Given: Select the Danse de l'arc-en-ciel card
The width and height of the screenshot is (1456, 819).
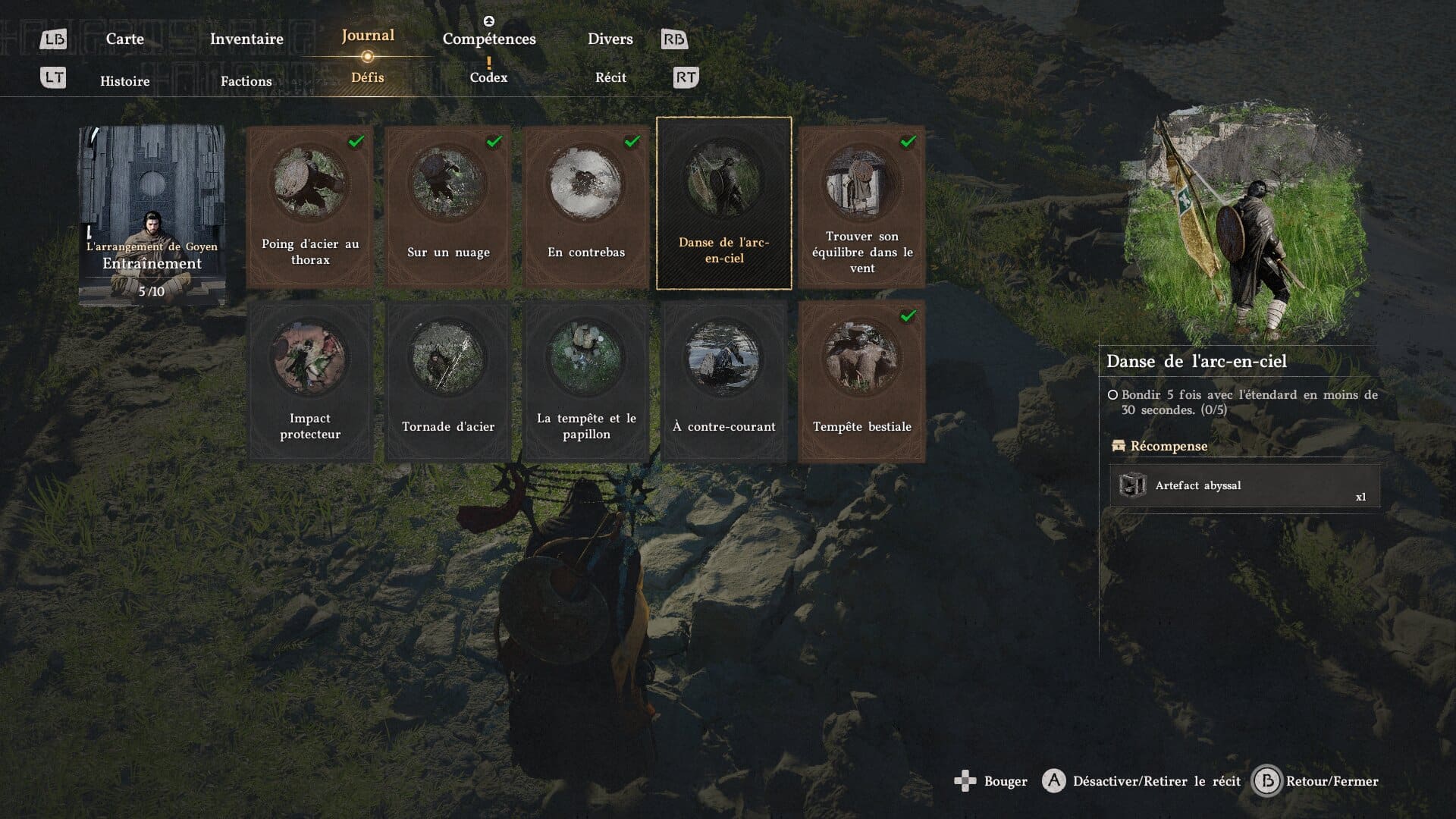Looking at the screenshot, I should [x=724, y=203].
